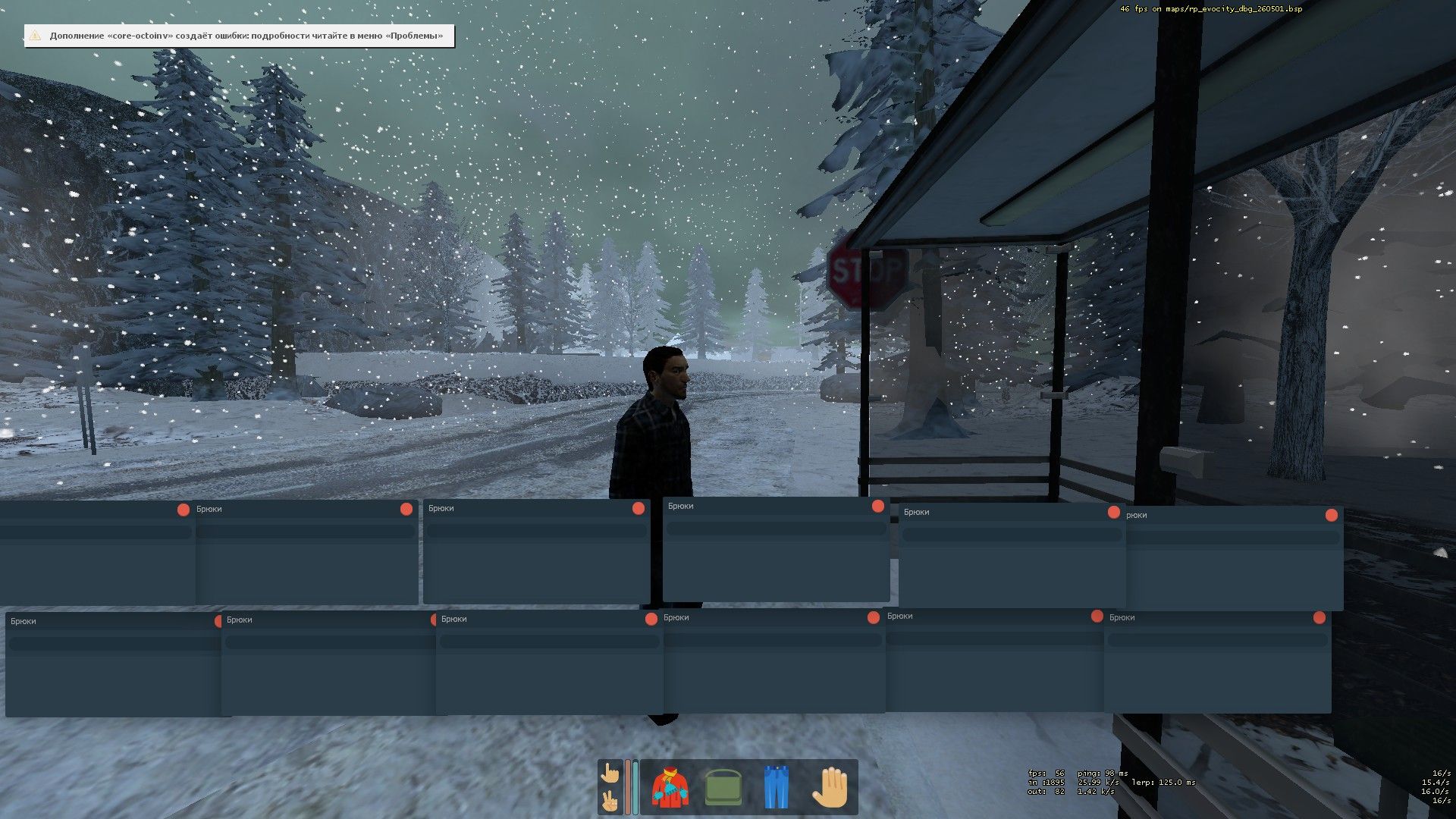Choose the open hand slot

tap(829, 787)
